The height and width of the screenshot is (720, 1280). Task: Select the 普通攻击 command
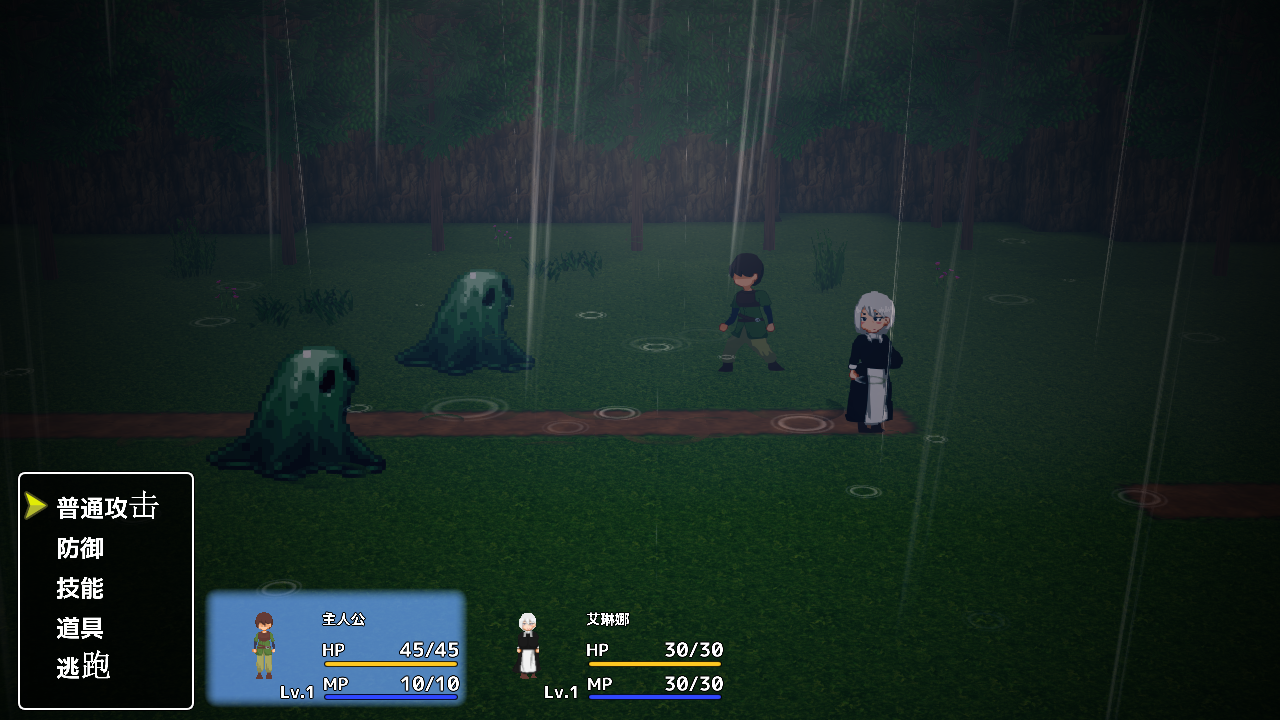pos(107,507)
